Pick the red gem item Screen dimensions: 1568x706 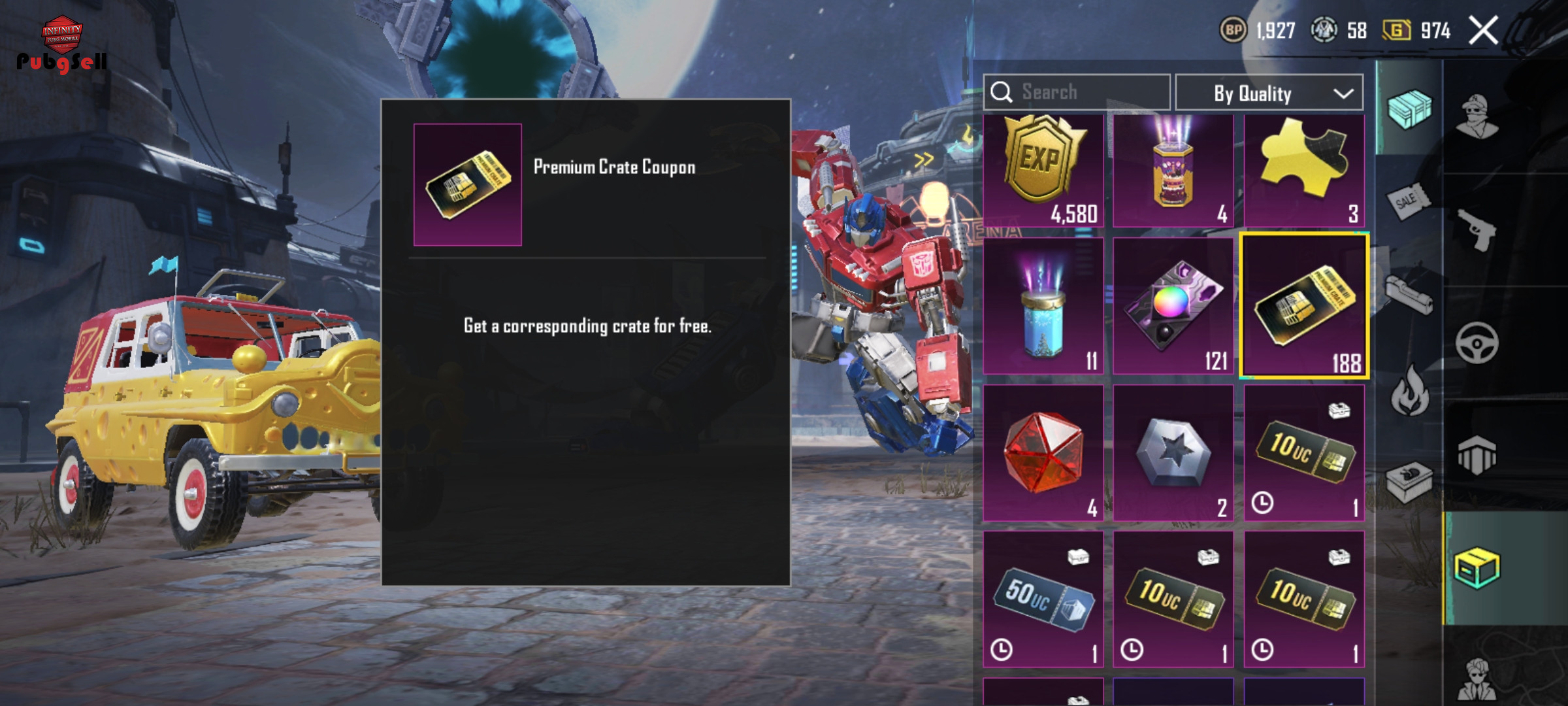click(1043, 453)
